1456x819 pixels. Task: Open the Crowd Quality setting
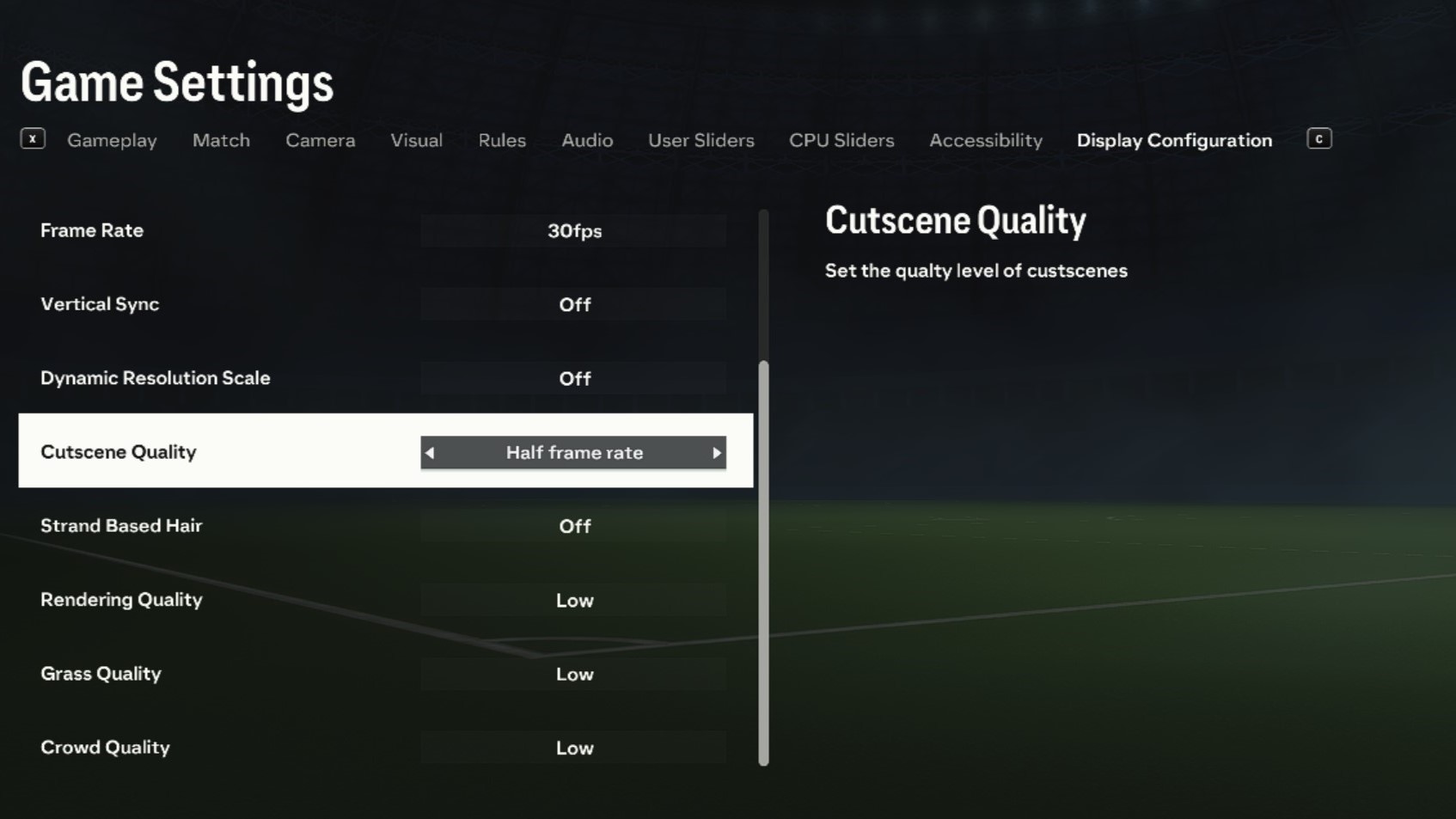pos(573,748)
